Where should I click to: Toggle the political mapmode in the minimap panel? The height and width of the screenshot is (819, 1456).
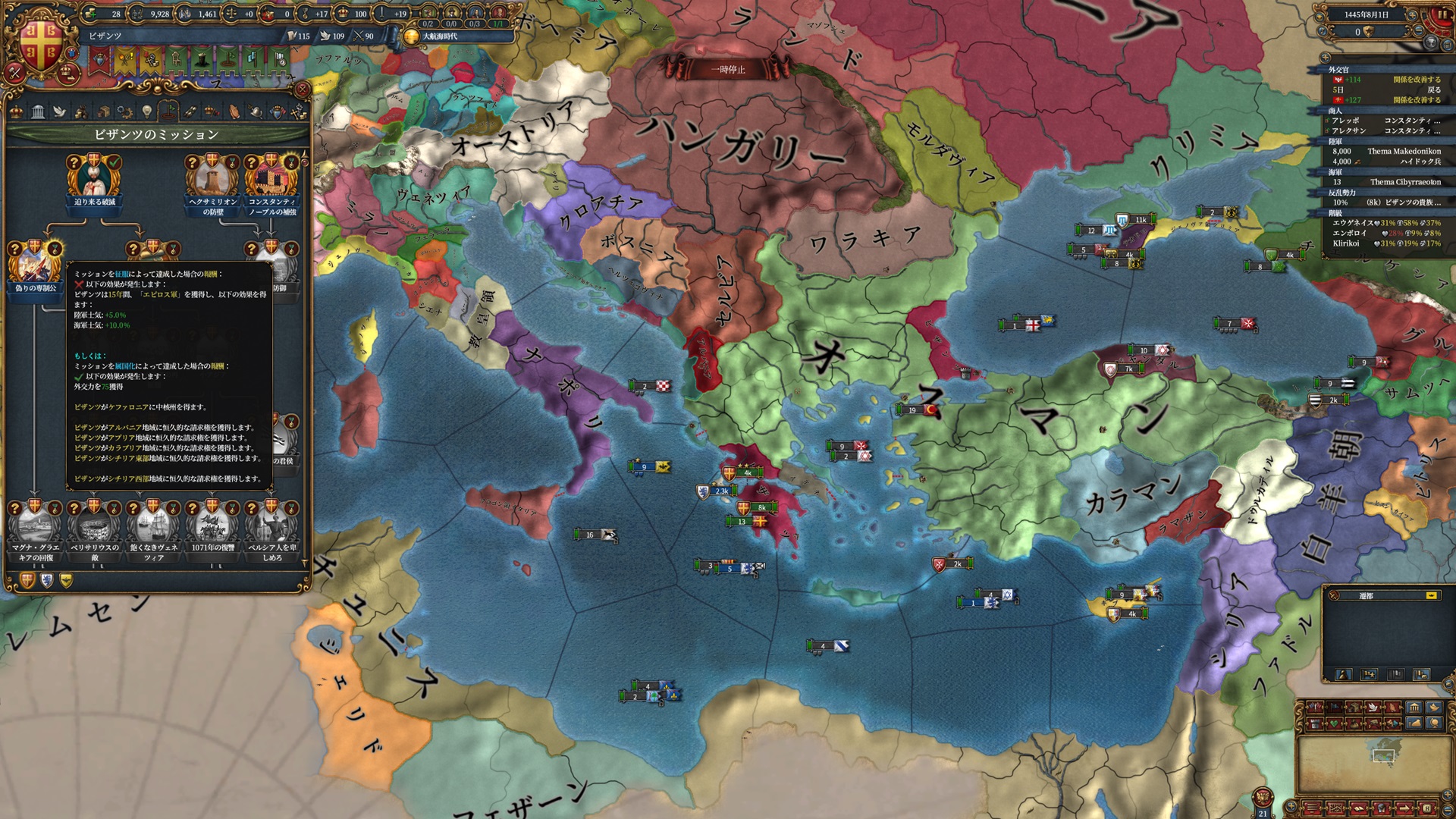[x=1314, y=706]
